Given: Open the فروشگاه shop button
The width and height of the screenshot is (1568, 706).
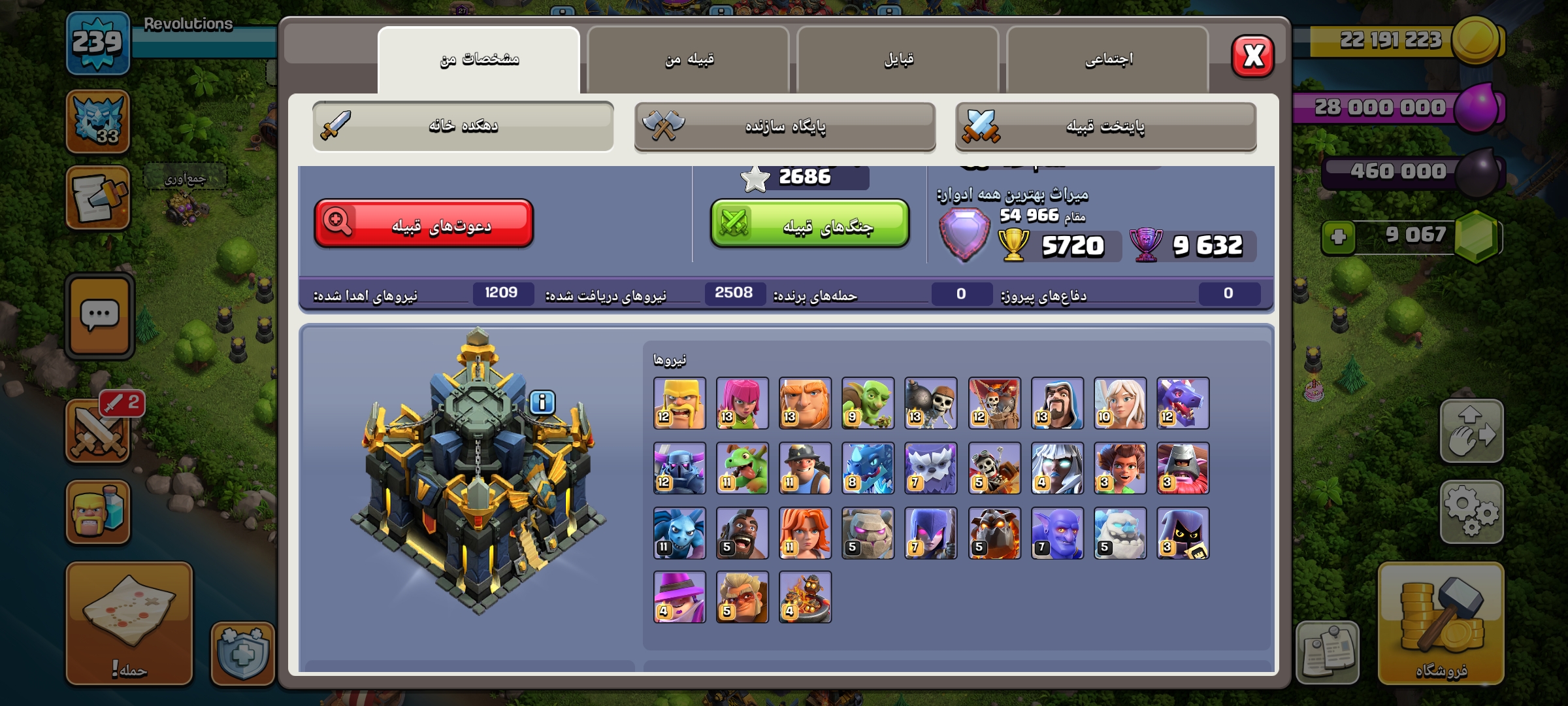Looking at the screenshot, I should [x=1441, y=623].
